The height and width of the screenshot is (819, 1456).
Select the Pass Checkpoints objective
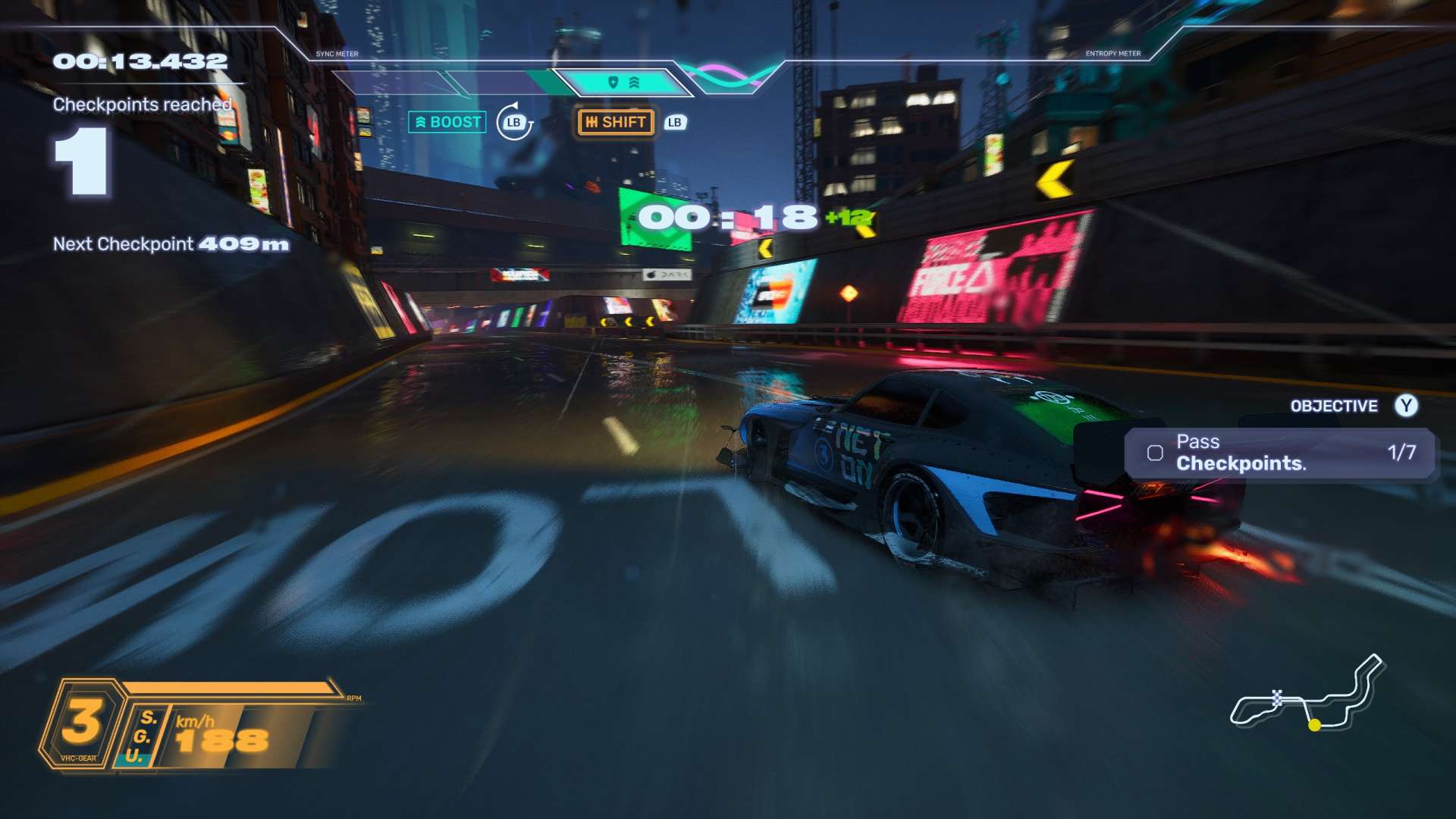[x=1280, y=453]
